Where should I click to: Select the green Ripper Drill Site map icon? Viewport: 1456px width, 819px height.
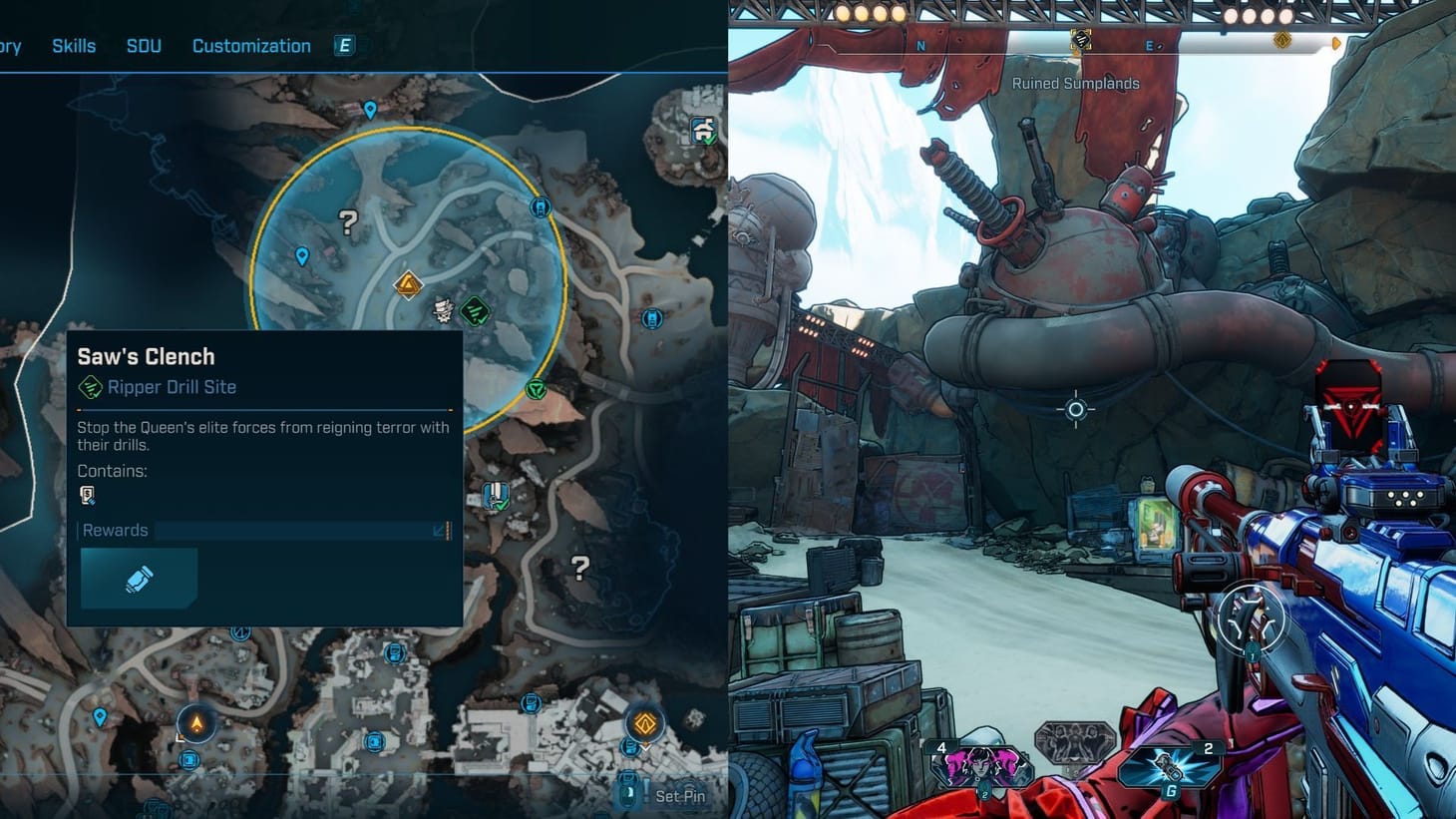(x=475, y=309)
